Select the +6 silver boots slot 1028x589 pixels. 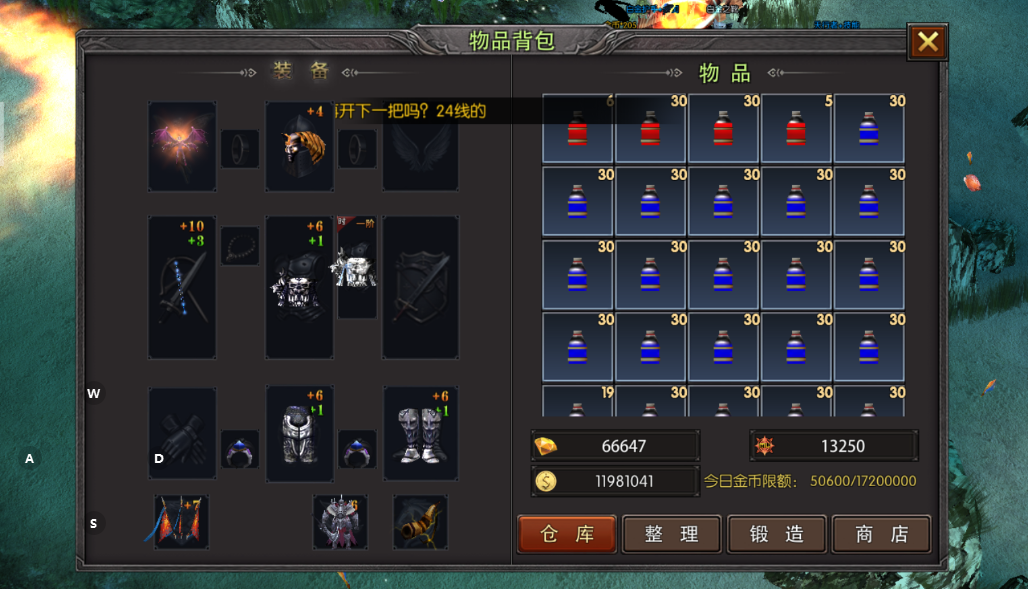[x=420, y=433]
